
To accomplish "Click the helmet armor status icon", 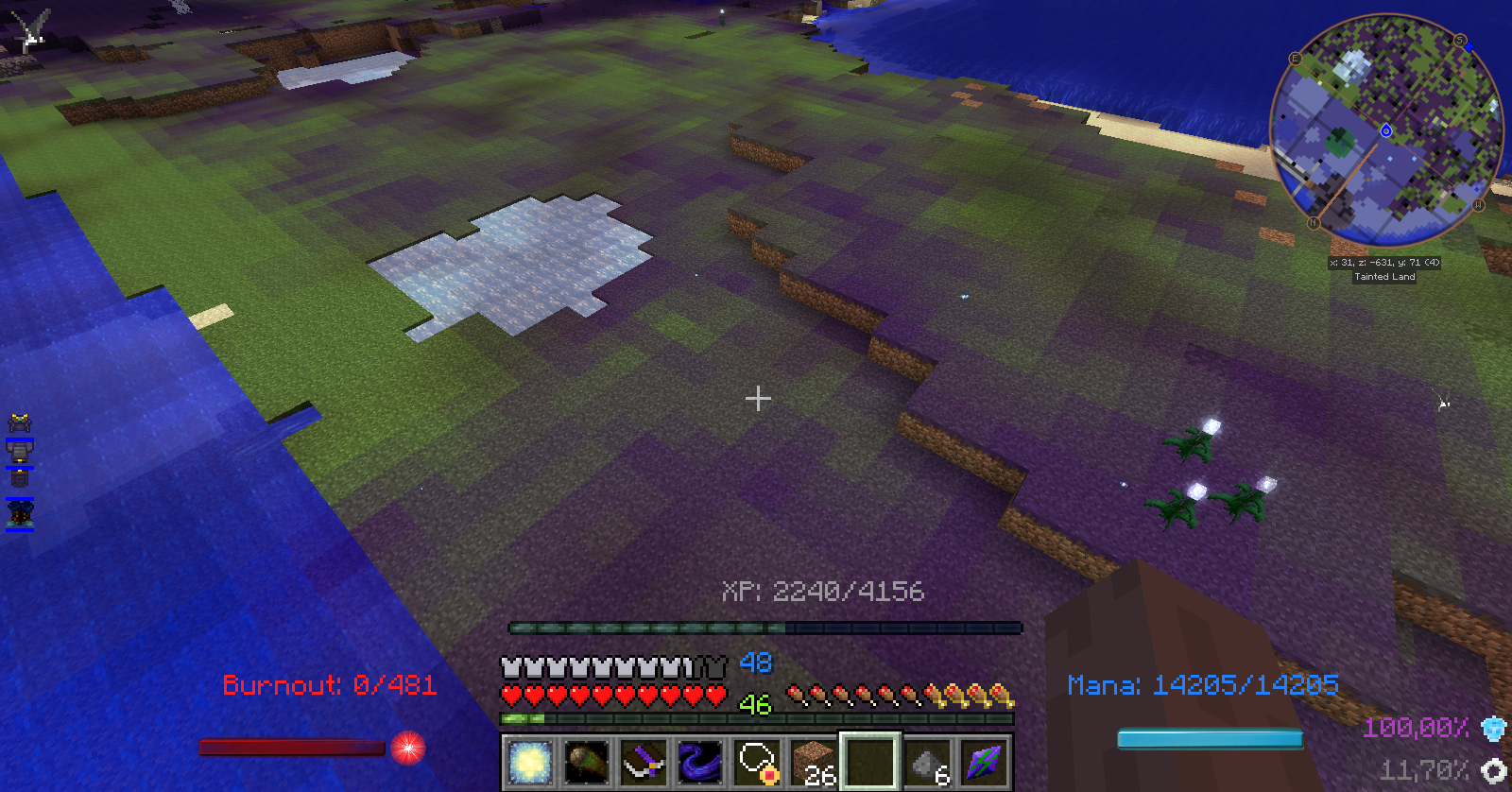I will point(20,422).
